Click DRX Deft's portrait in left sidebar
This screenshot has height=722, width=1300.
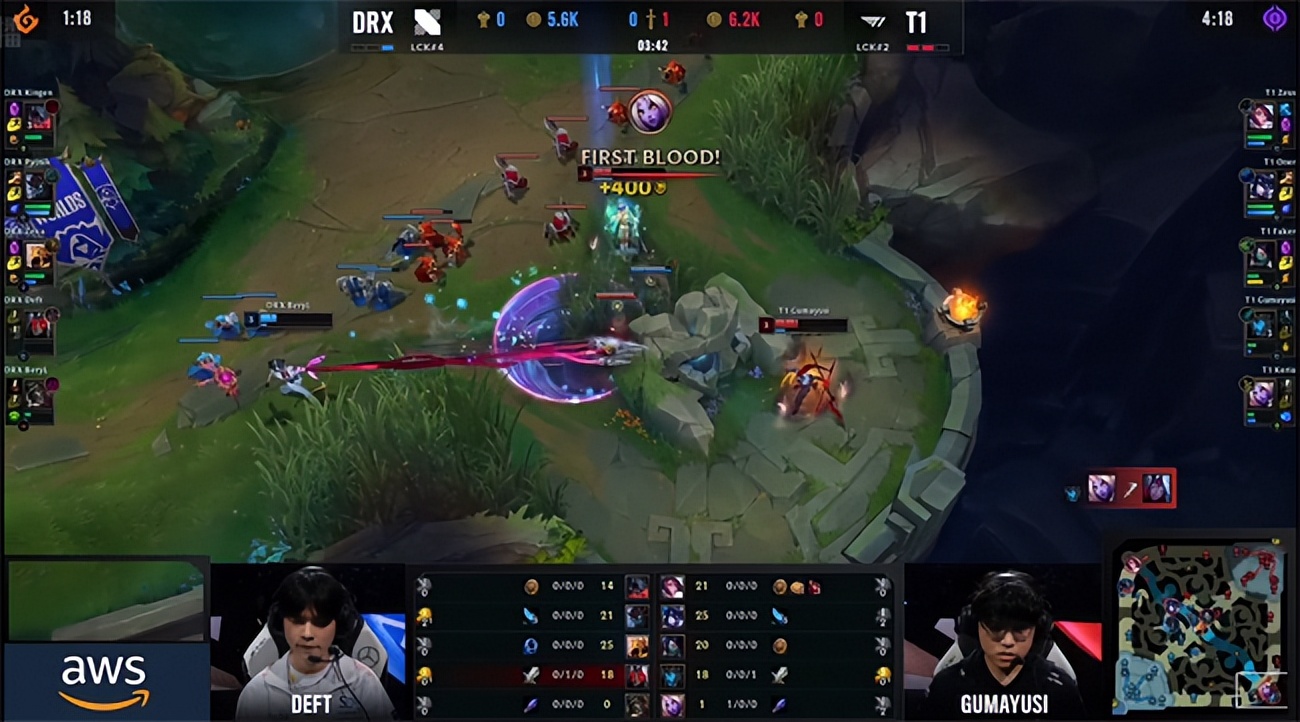click(36, 323)
